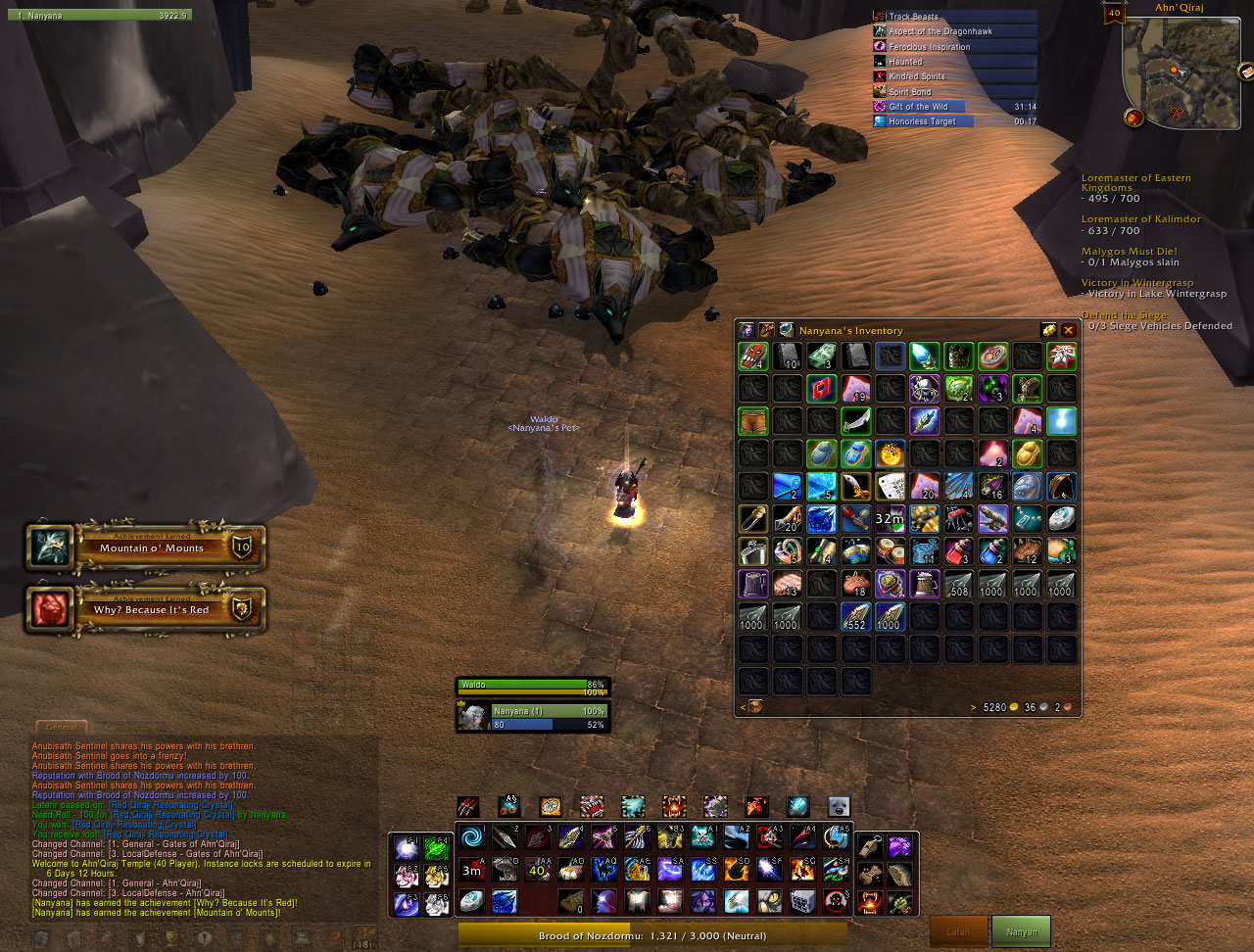This screenshot has height=952, width=1254.
Task: Toggle off the Track Beasts tracking buff
Action: pos(879,16)
